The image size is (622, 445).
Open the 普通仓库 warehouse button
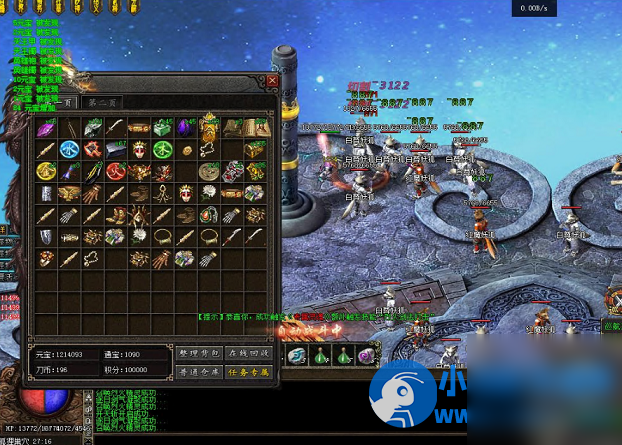[x=198, y=372]
